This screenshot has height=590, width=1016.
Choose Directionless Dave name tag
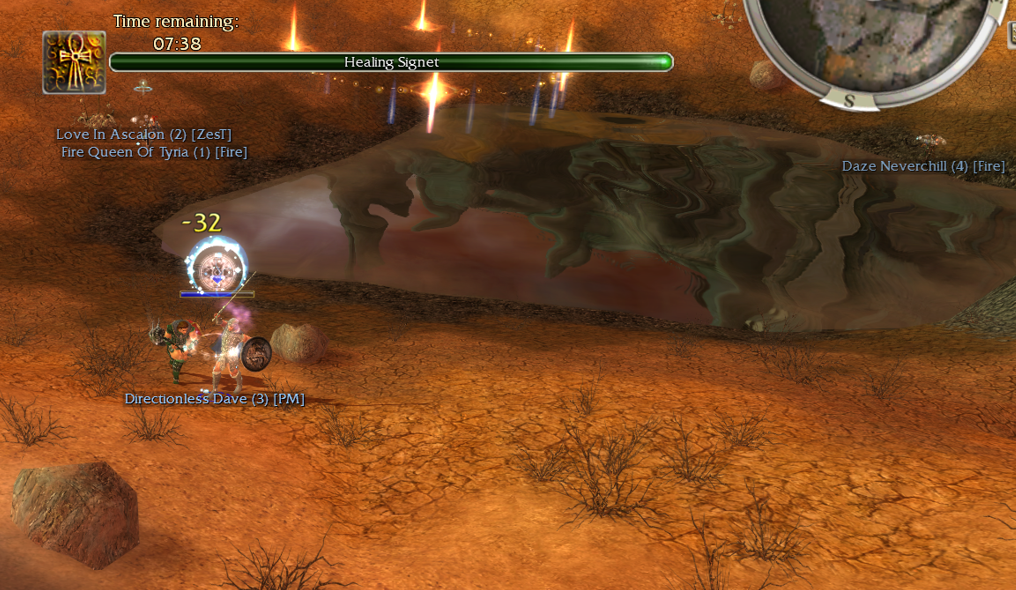click(x=214, y=399)
